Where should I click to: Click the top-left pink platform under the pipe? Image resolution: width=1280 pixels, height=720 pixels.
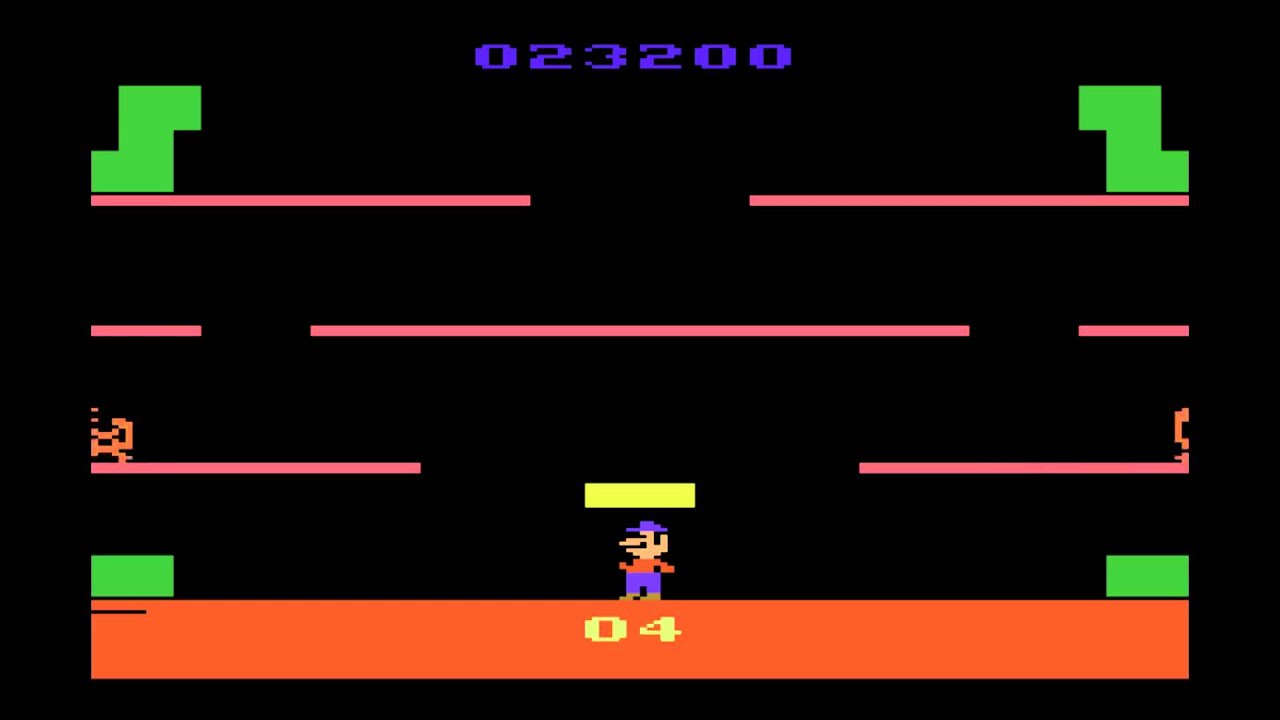coord(310,200)
